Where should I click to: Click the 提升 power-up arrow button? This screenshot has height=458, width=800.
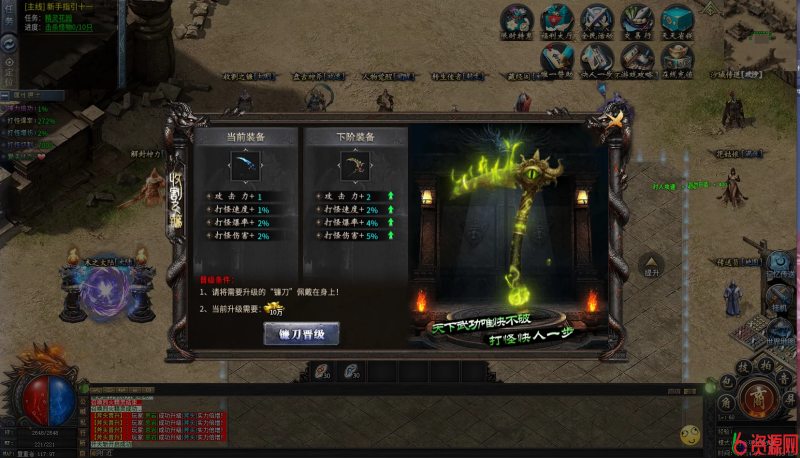click(x=652, y=267)
